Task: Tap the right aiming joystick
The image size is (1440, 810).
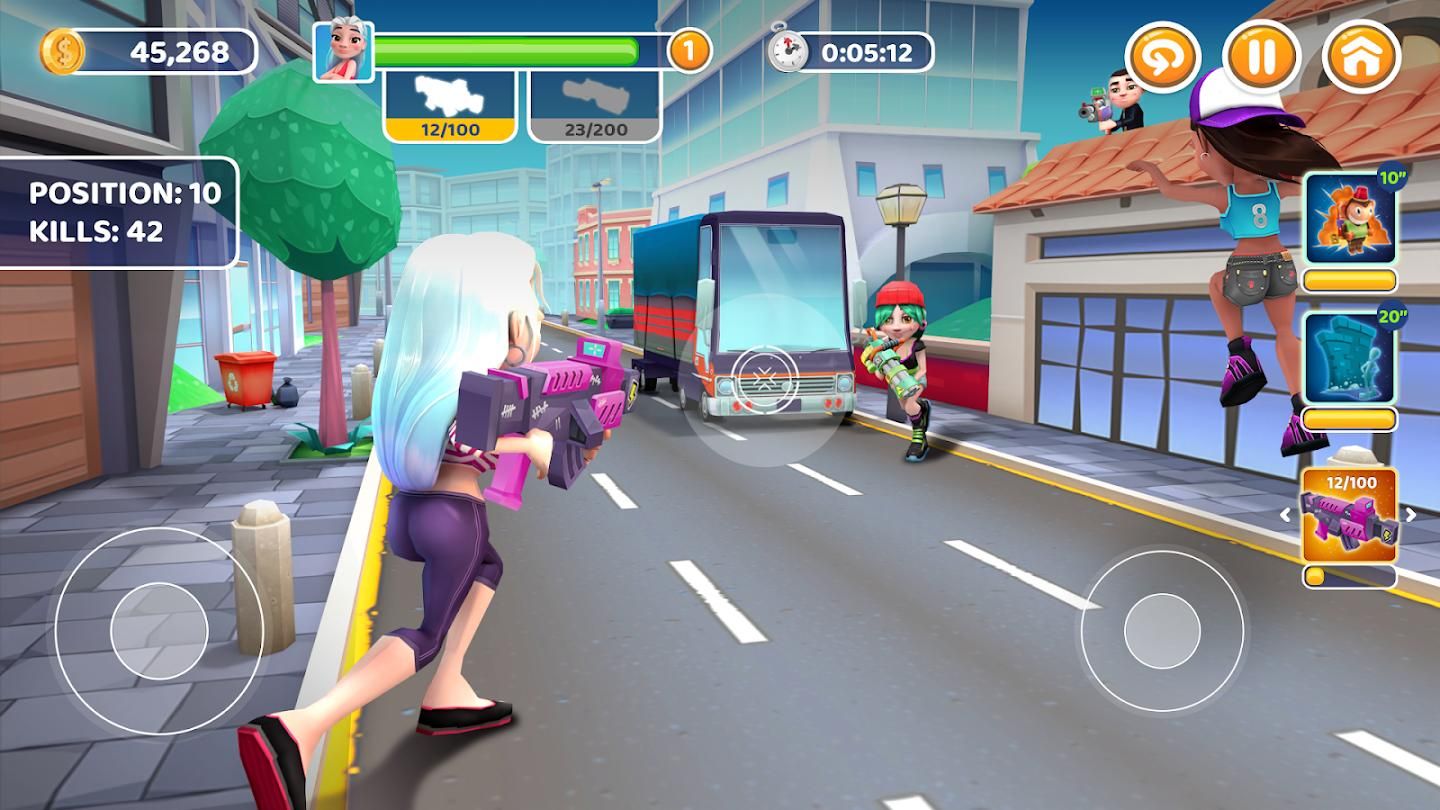Action: (1161, 631)
